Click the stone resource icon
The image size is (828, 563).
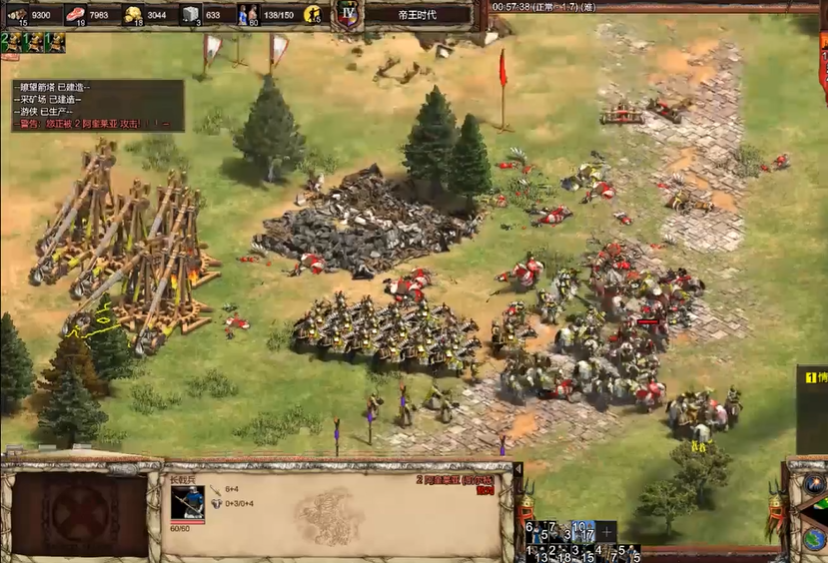click(191, 14)
